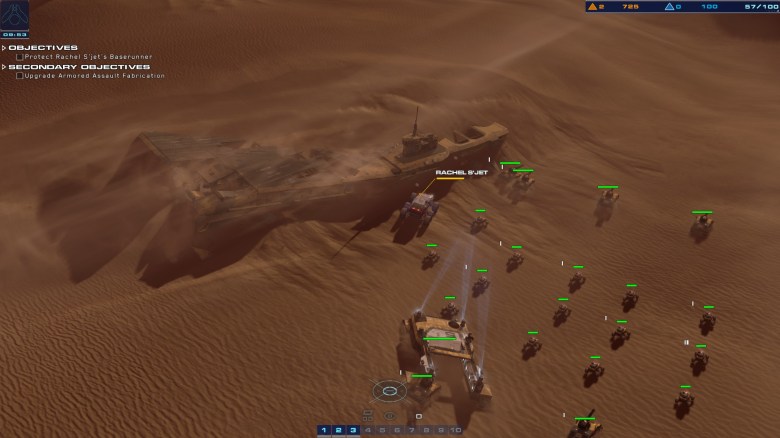Collapse the Secondary Objectives list arrow
This screenshot has height=438, width=780.
[4, 67]
